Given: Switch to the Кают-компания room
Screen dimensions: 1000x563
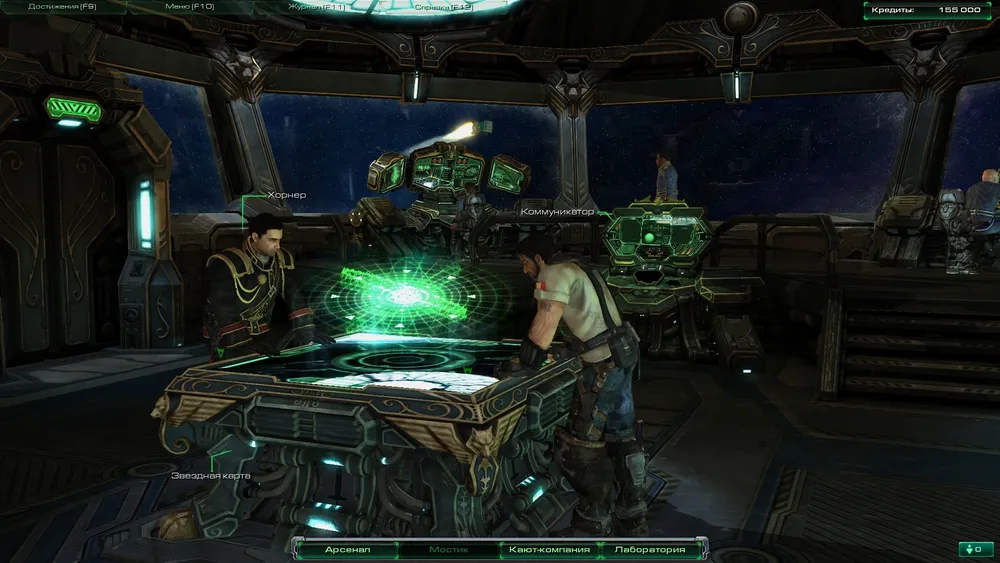Looking at the screenshot, I should point(550,549).
